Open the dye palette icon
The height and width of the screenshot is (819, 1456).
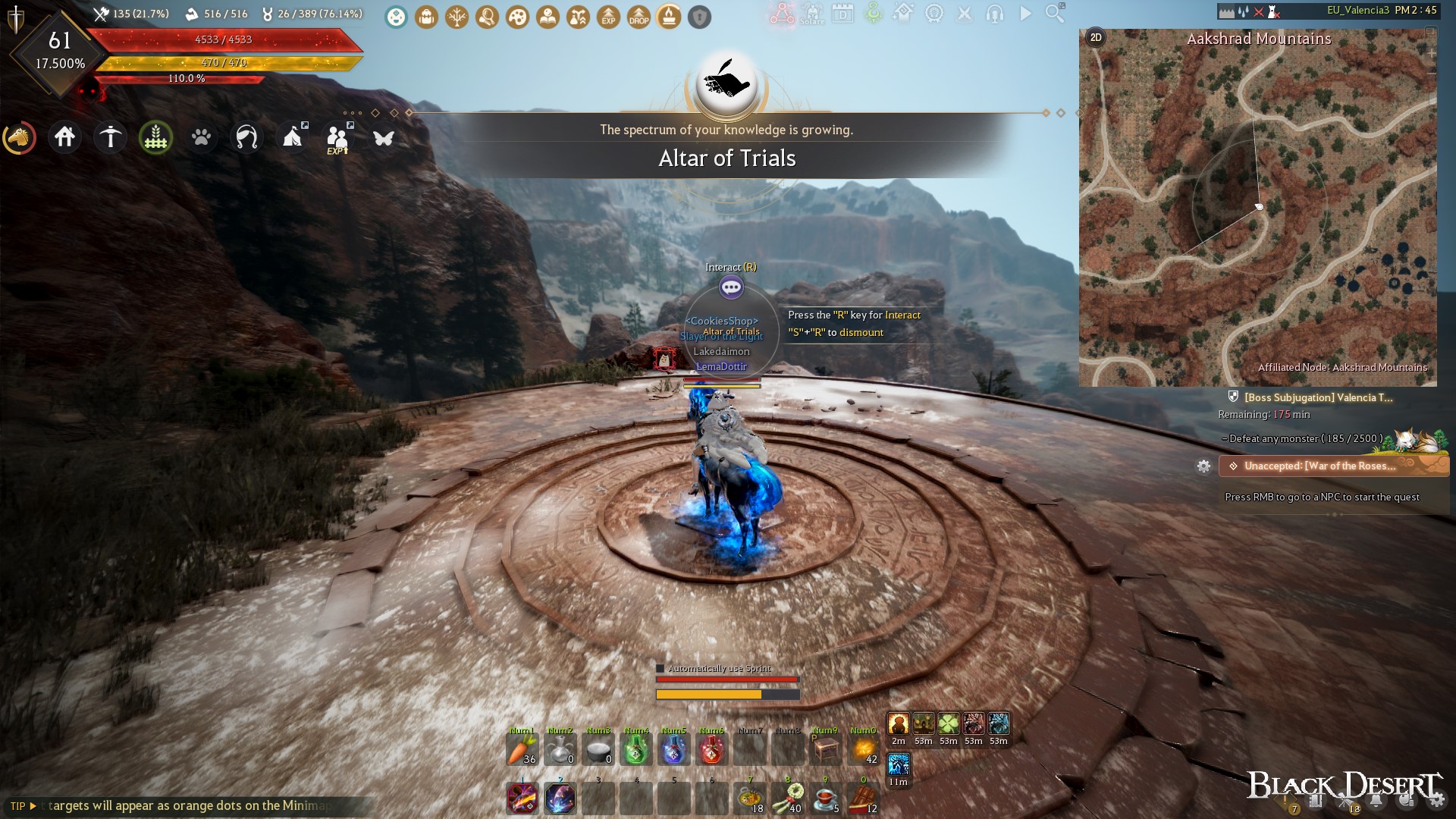pos(517,17)
